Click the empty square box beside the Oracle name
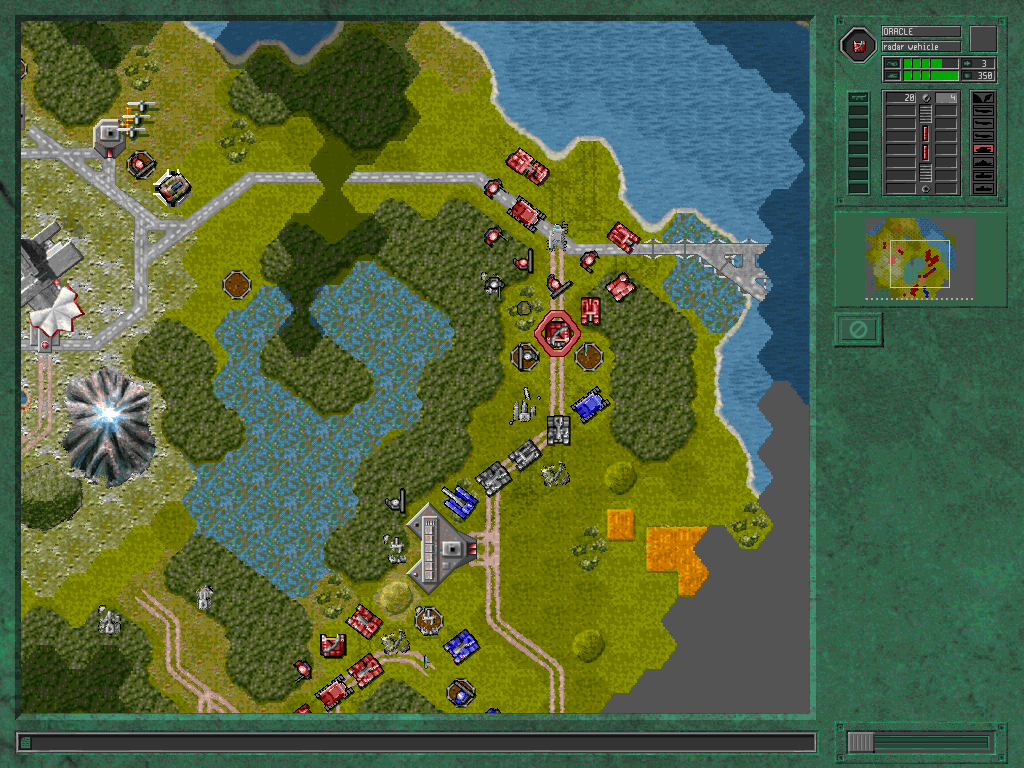This screenshot has width=1024, height=768. tap(983, 38)
